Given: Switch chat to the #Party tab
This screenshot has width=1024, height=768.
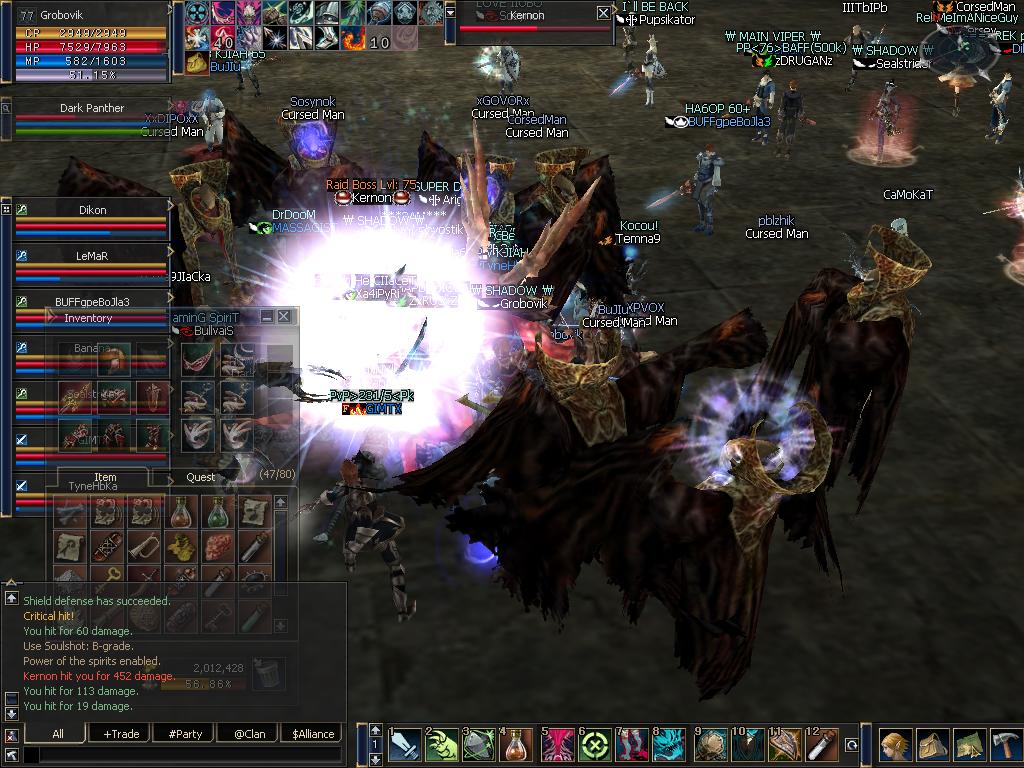Looking at the screenshot, I should pos(185,734).
